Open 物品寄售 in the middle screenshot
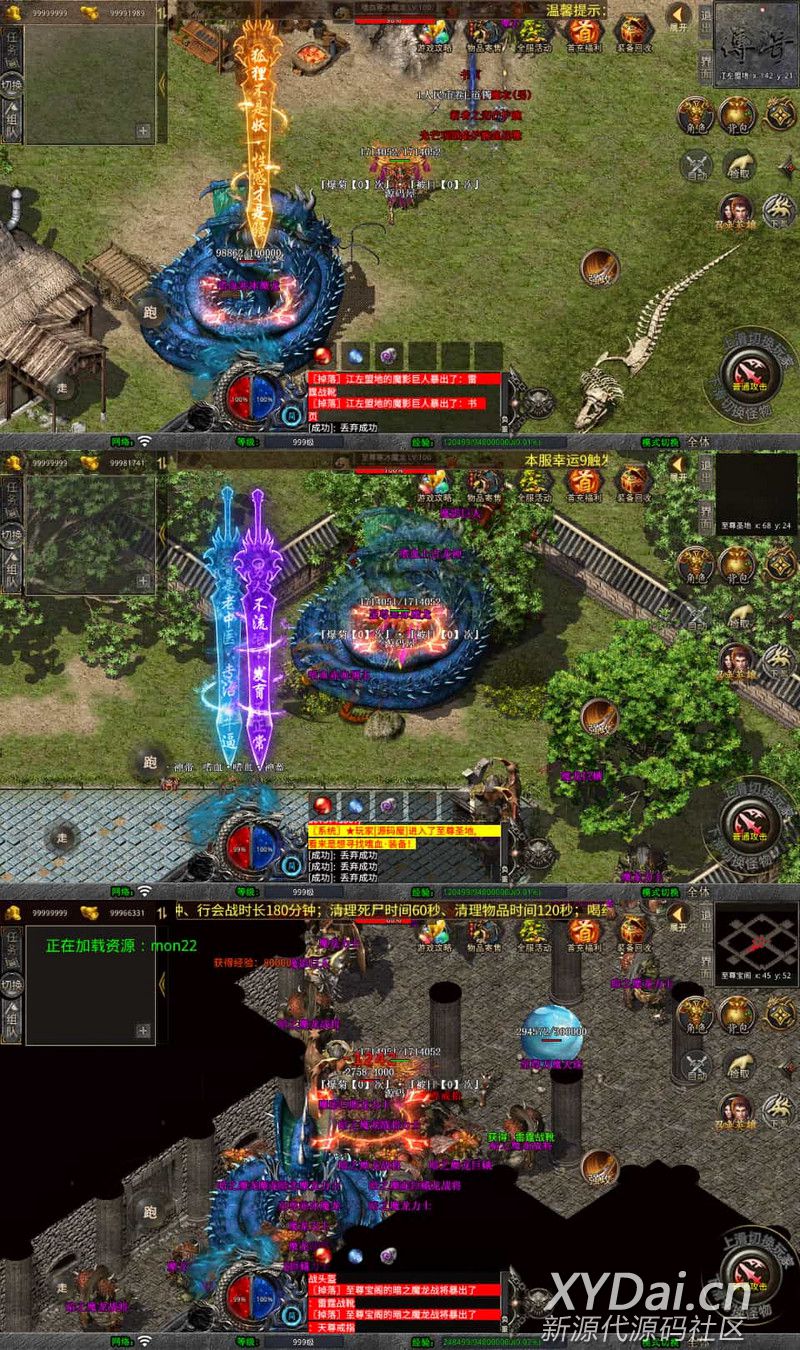Viewport: 800px width, 1350px height. 484,485
